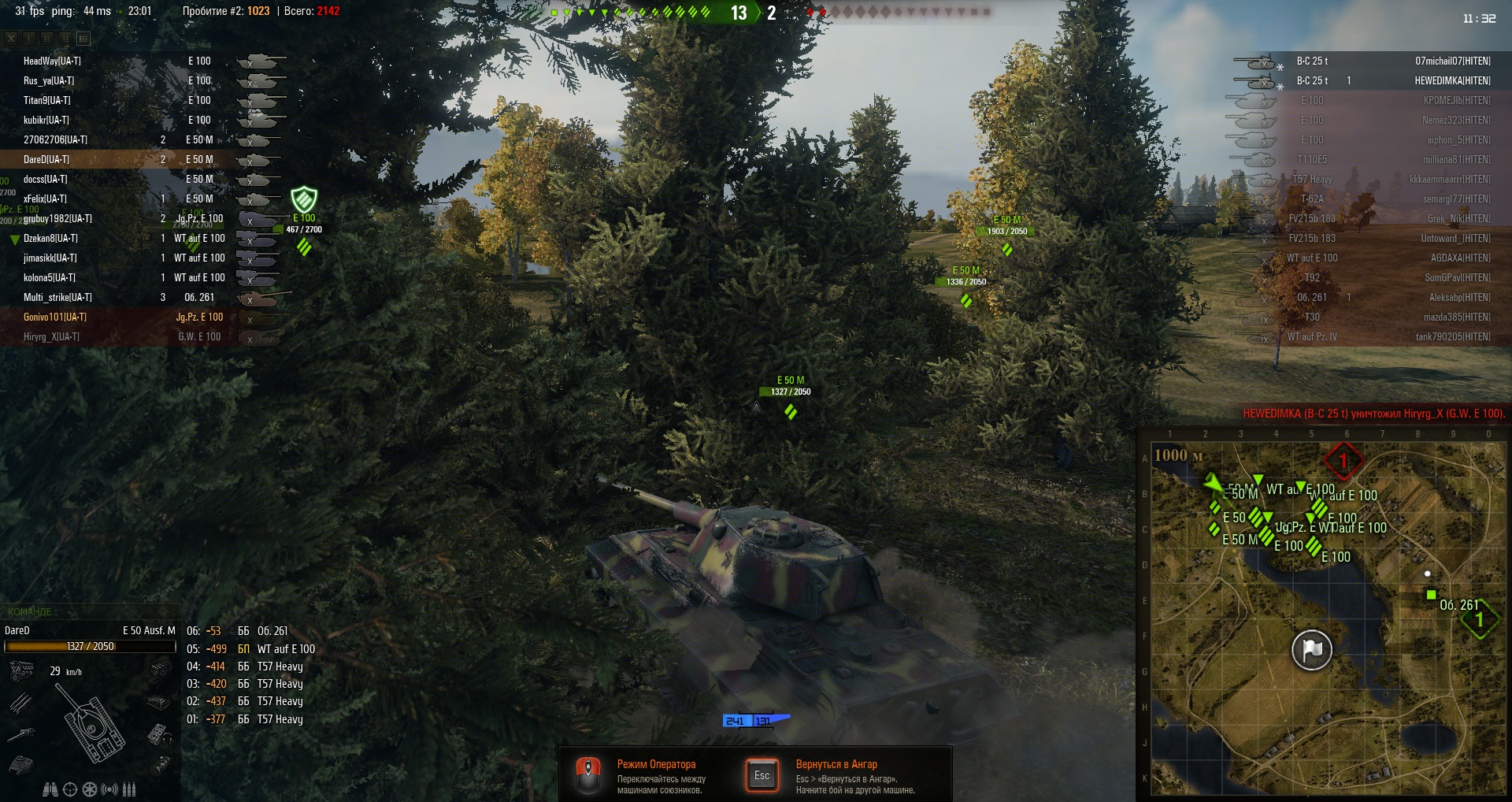Screen dimensions: 1512x802
Task: Click the fuel tank module icon
Action: (160, 765)
